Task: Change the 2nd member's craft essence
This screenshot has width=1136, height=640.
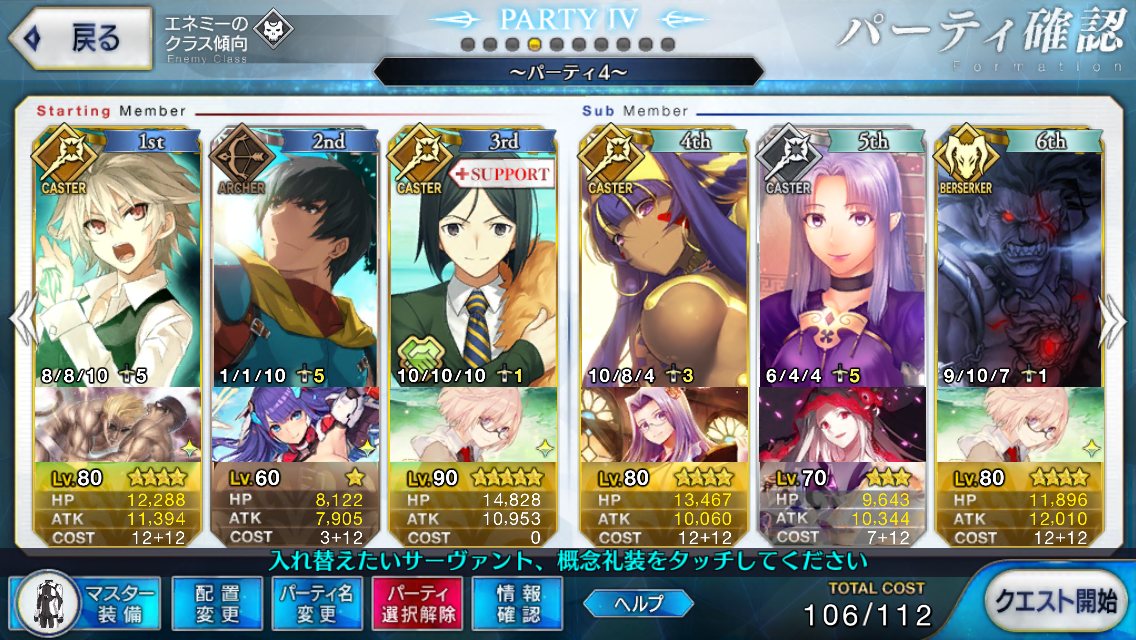Action: (295, 424)
